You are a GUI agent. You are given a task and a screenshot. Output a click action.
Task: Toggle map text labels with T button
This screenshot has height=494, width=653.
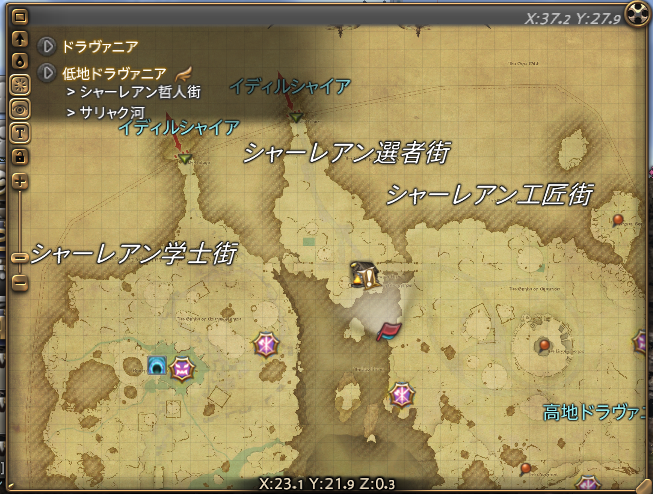(19, 132)
